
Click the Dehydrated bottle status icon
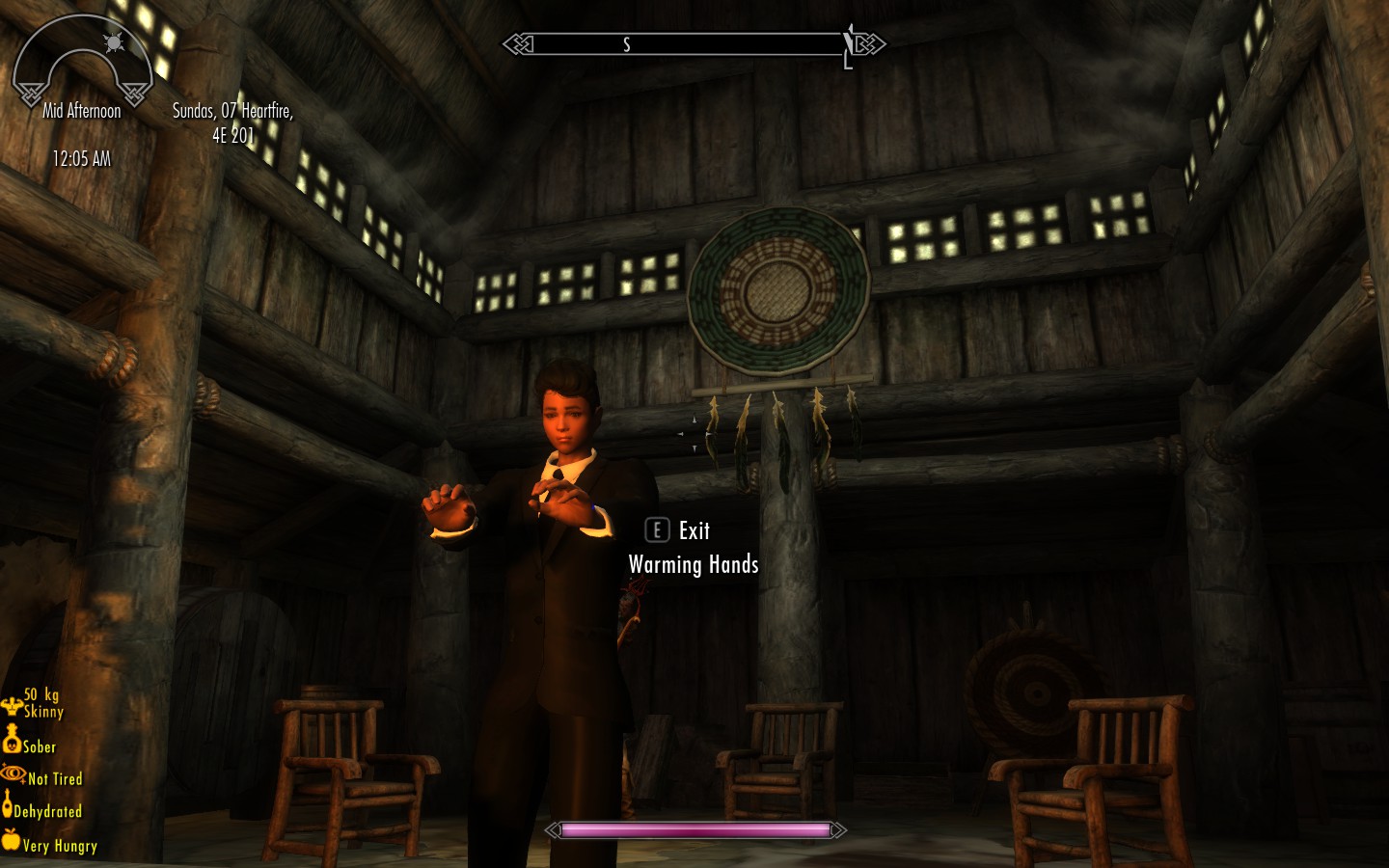click(x=8, y=804)
